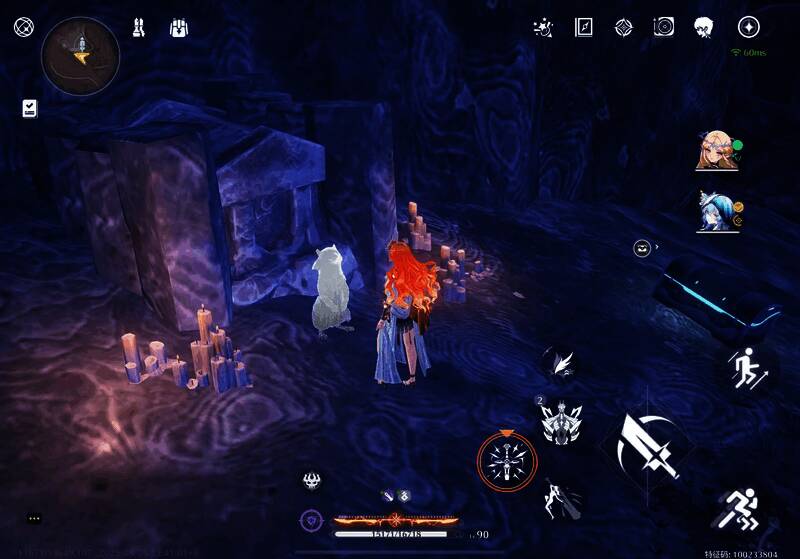Open the character head profile icon
The image size is (800, 559).
point(704,28)
